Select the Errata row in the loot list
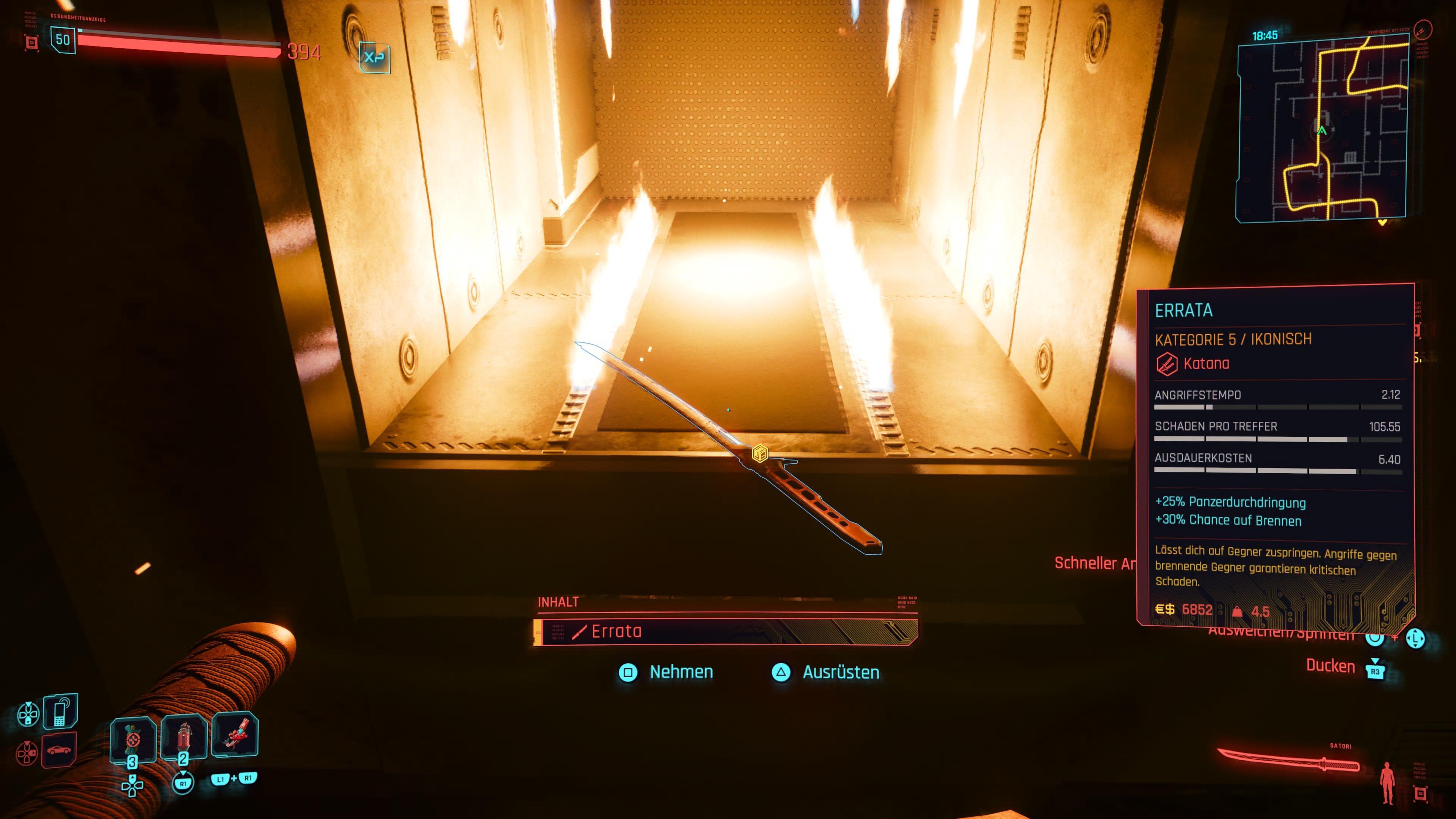Viewport: 1456px width, 819px height. tap(725, 631)
